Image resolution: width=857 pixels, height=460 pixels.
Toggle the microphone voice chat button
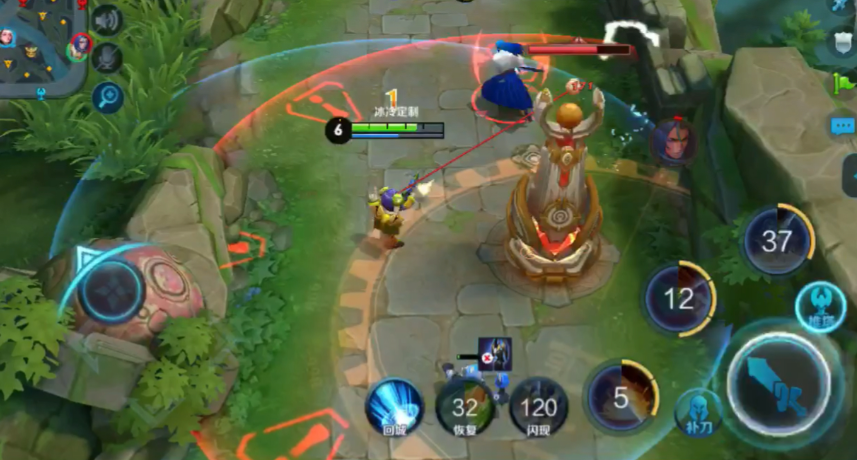click(x=107, y=58)
